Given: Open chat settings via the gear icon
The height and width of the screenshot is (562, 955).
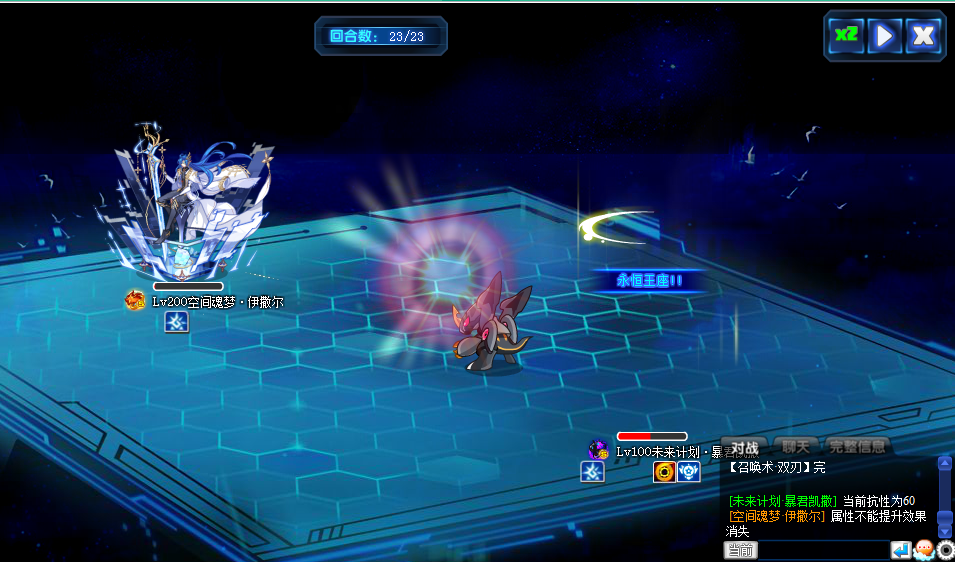Looking at the screenshot, I should click(945, 550).
